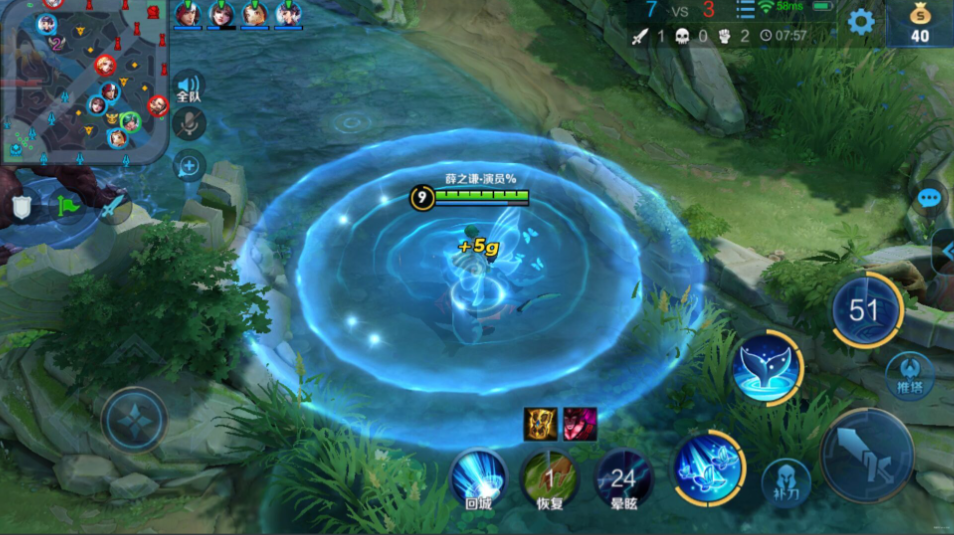Send the green flag gather signal
This screenshot has width=954, height=535.
point(68,206)
